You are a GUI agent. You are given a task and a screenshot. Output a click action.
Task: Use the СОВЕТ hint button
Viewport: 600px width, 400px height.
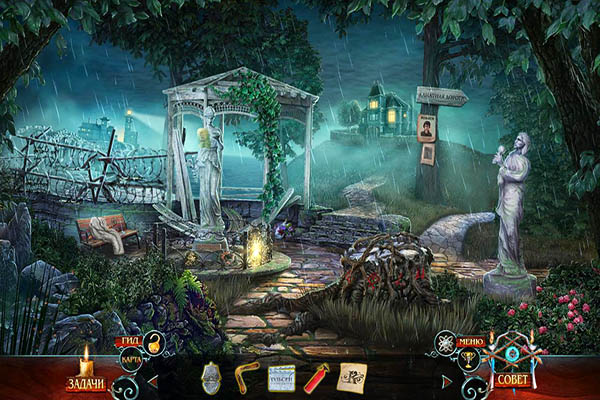click(x=510, y=380)
